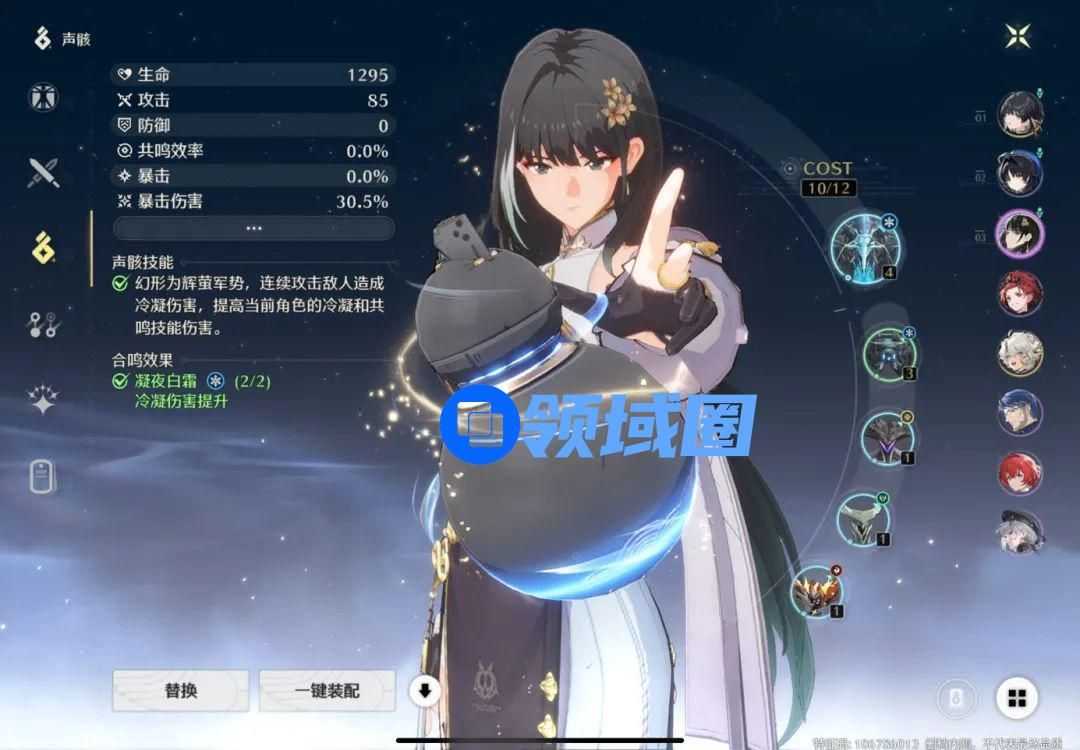Close the echo screen with the top-right star icon
This screenshot has width=1080, height=750.
click(1019, 37)
